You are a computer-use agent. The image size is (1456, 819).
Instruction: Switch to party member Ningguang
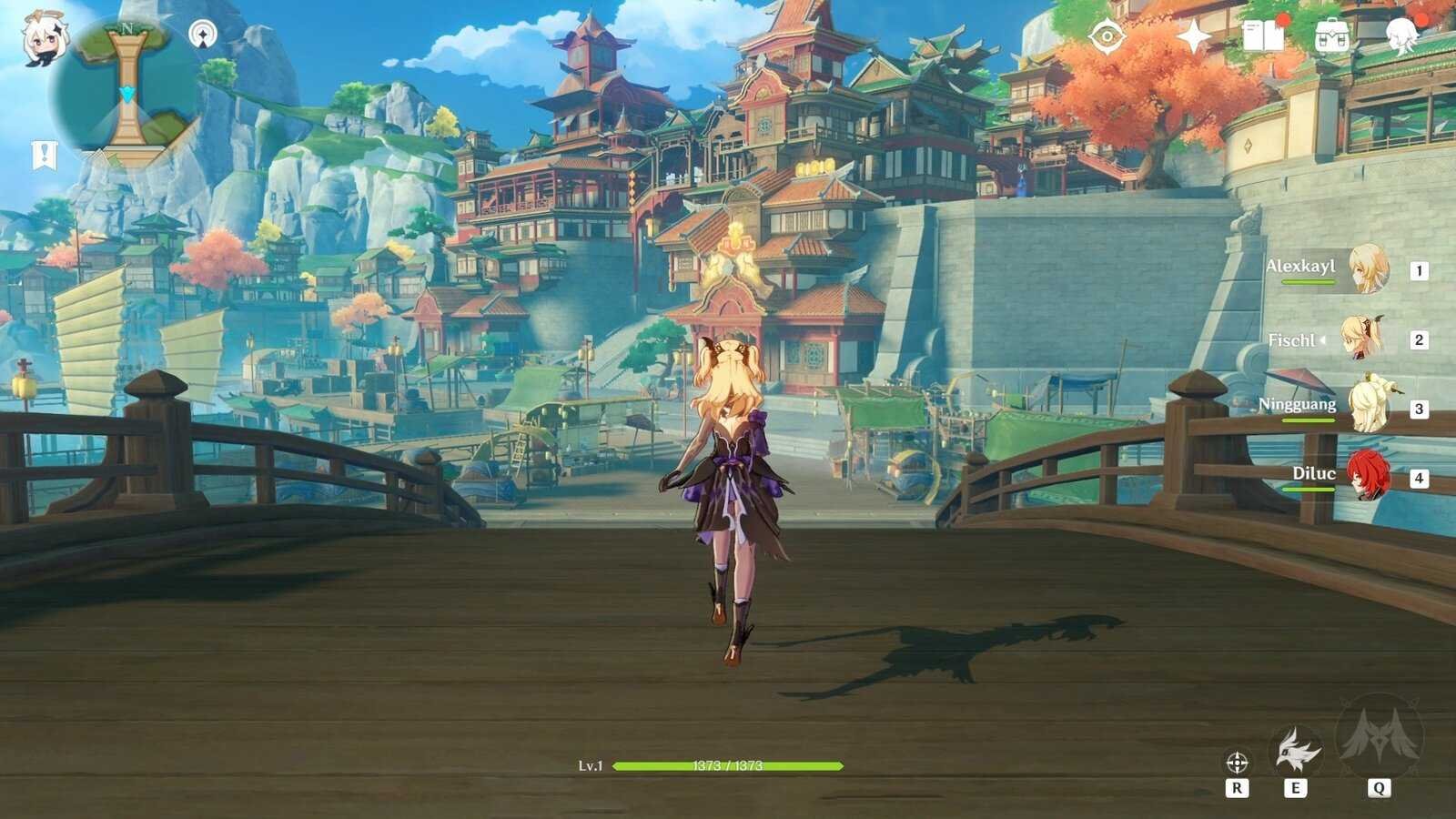tap(1367, 408)
